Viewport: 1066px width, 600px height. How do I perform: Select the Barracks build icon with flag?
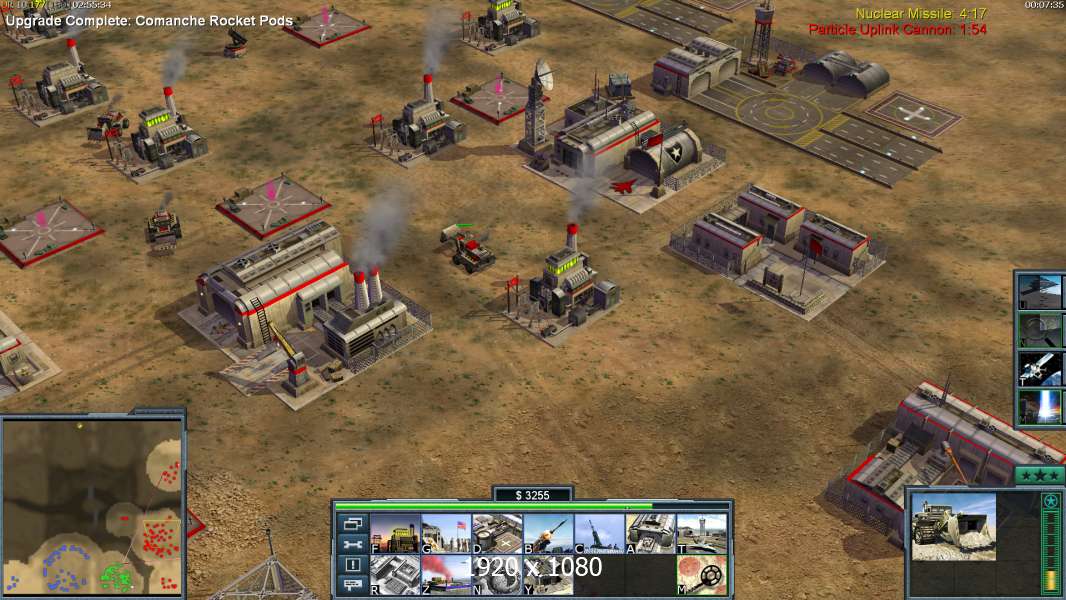pyautogui.click(x=446, y=534)
